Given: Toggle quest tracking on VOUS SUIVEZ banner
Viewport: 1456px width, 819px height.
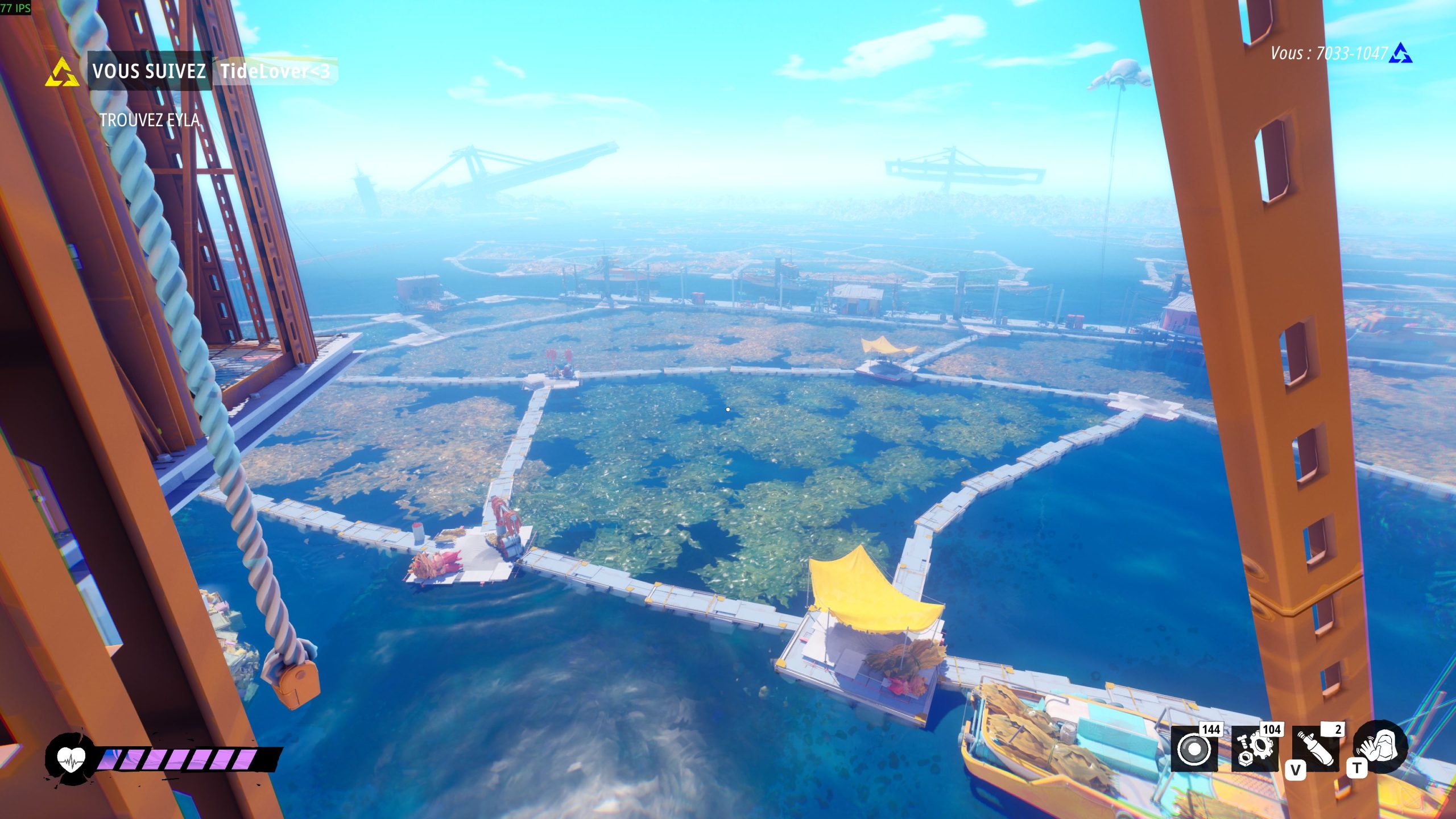Looking at the screenshot, I should (x=149, y=71).
